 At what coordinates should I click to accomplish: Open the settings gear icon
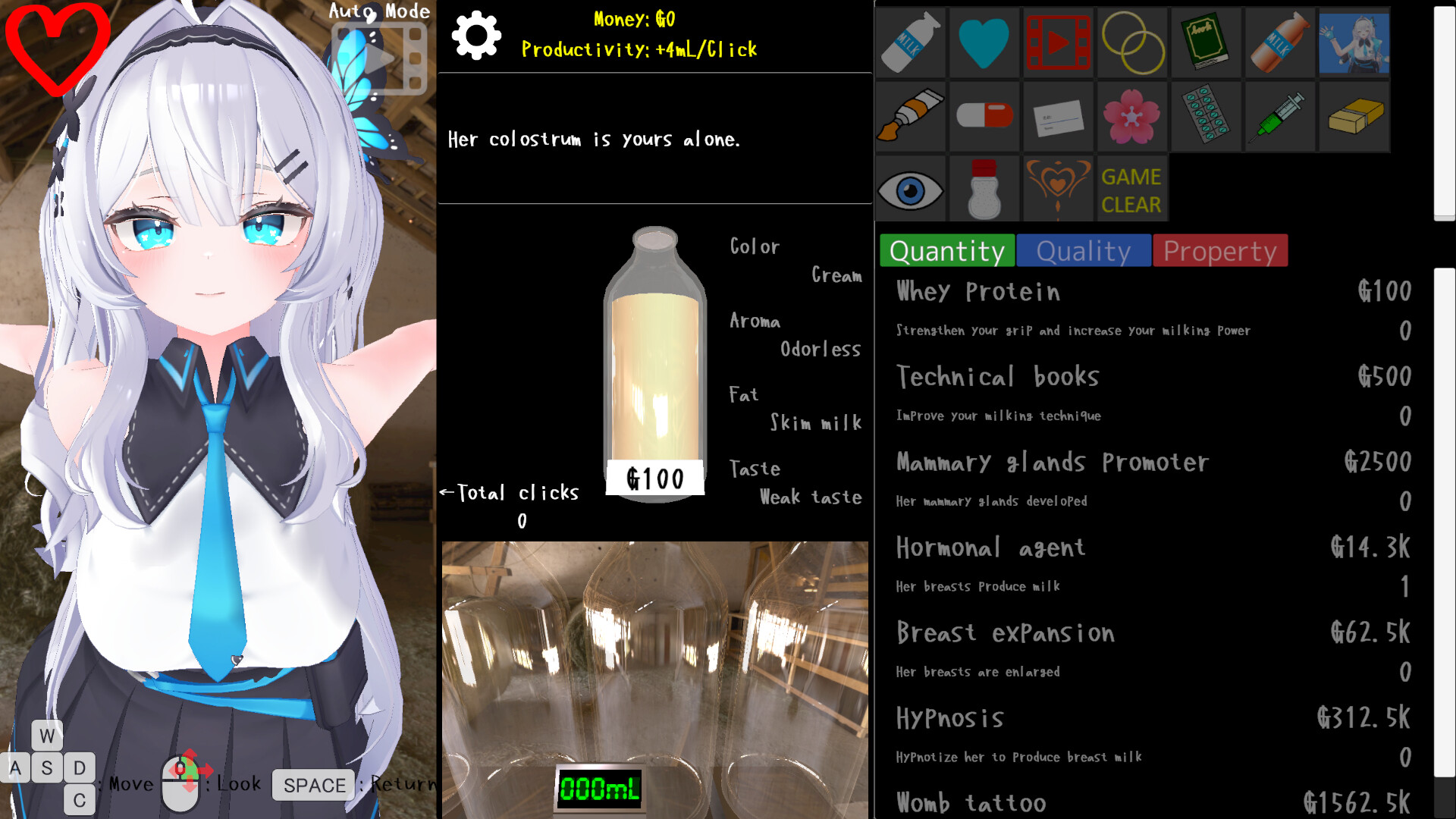476,33
